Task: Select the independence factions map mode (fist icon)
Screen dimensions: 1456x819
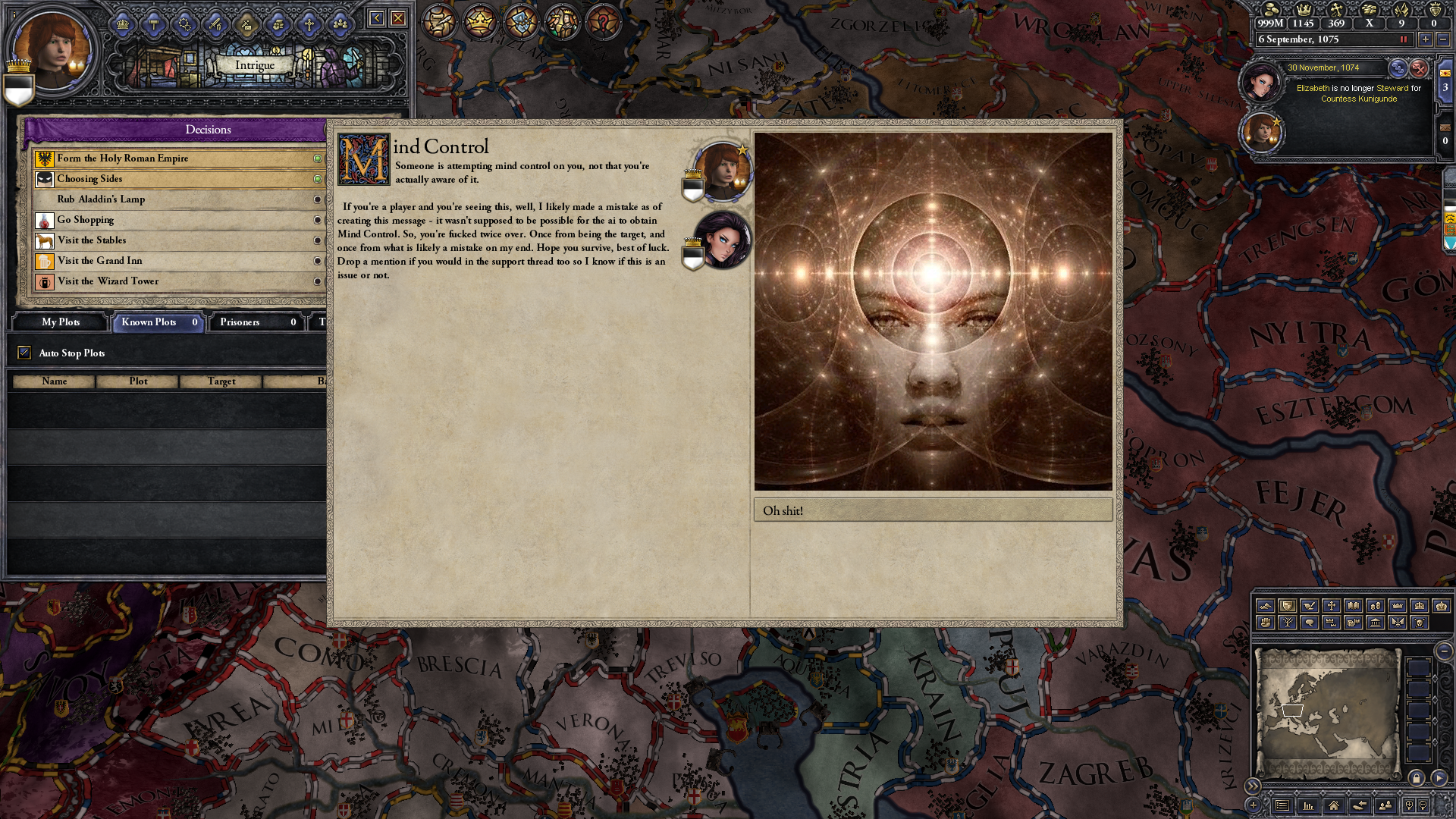Action: (x=1265, y=623)
